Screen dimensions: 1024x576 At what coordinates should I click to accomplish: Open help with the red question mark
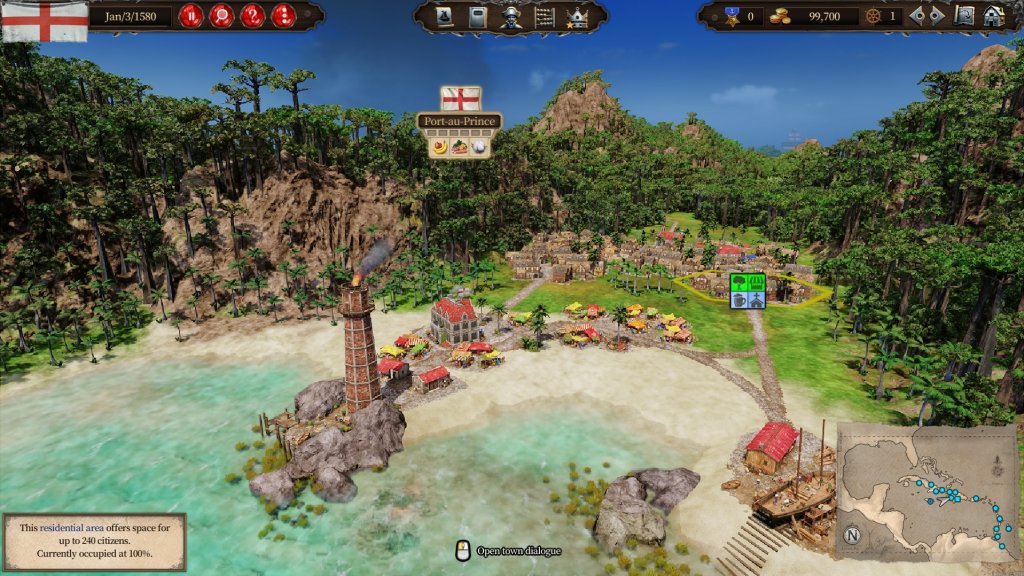[252, 16]
